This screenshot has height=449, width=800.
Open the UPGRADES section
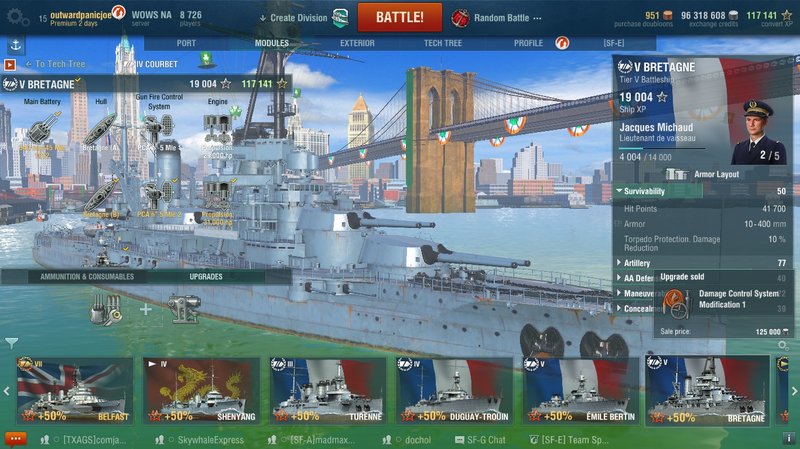click(x=206, y=276)
